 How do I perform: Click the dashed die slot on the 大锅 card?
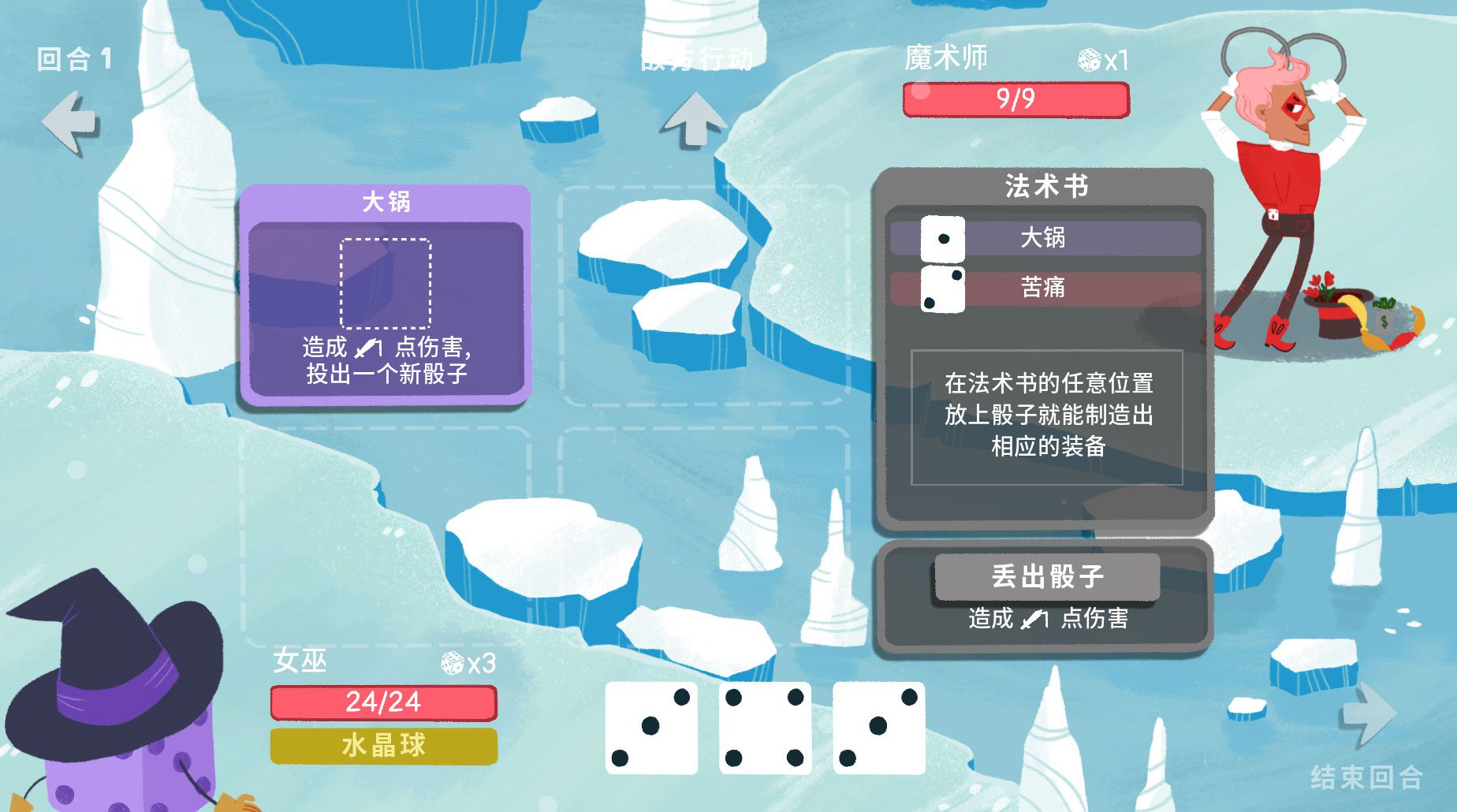click(386, 282)
